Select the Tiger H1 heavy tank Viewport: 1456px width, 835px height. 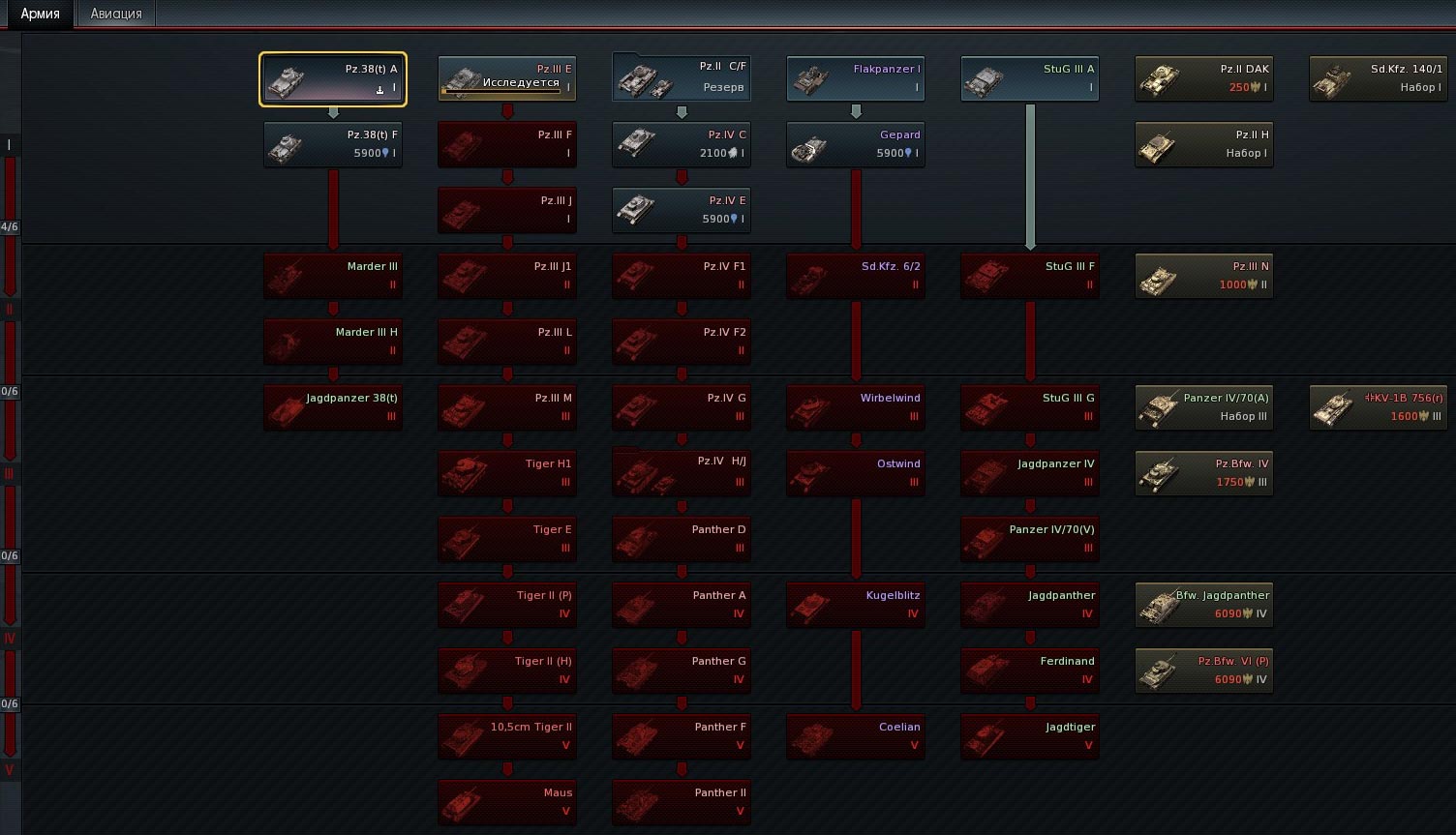click(507, 474)
